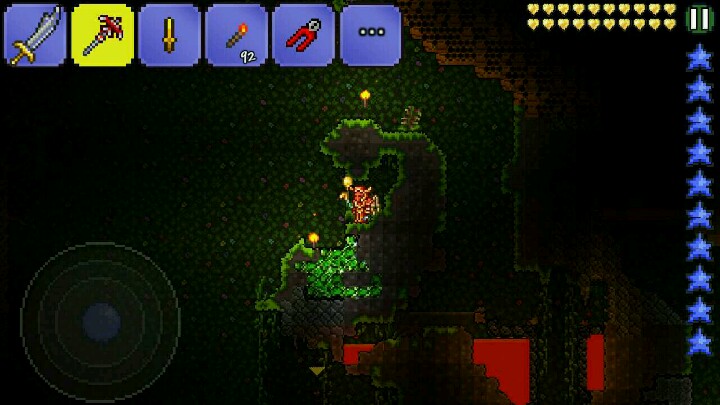Pause the game
Viewport: 720px width, 405px height.
tap(700, 19)
